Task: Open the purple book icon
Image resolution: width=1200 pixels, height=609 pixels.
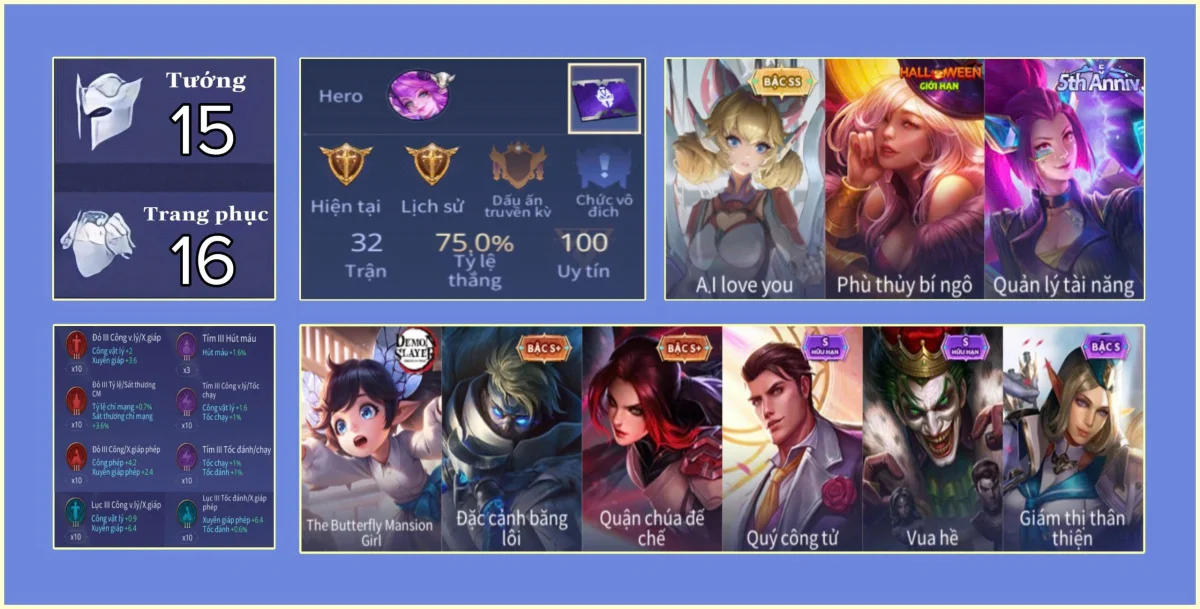Action: click(605, 98)
